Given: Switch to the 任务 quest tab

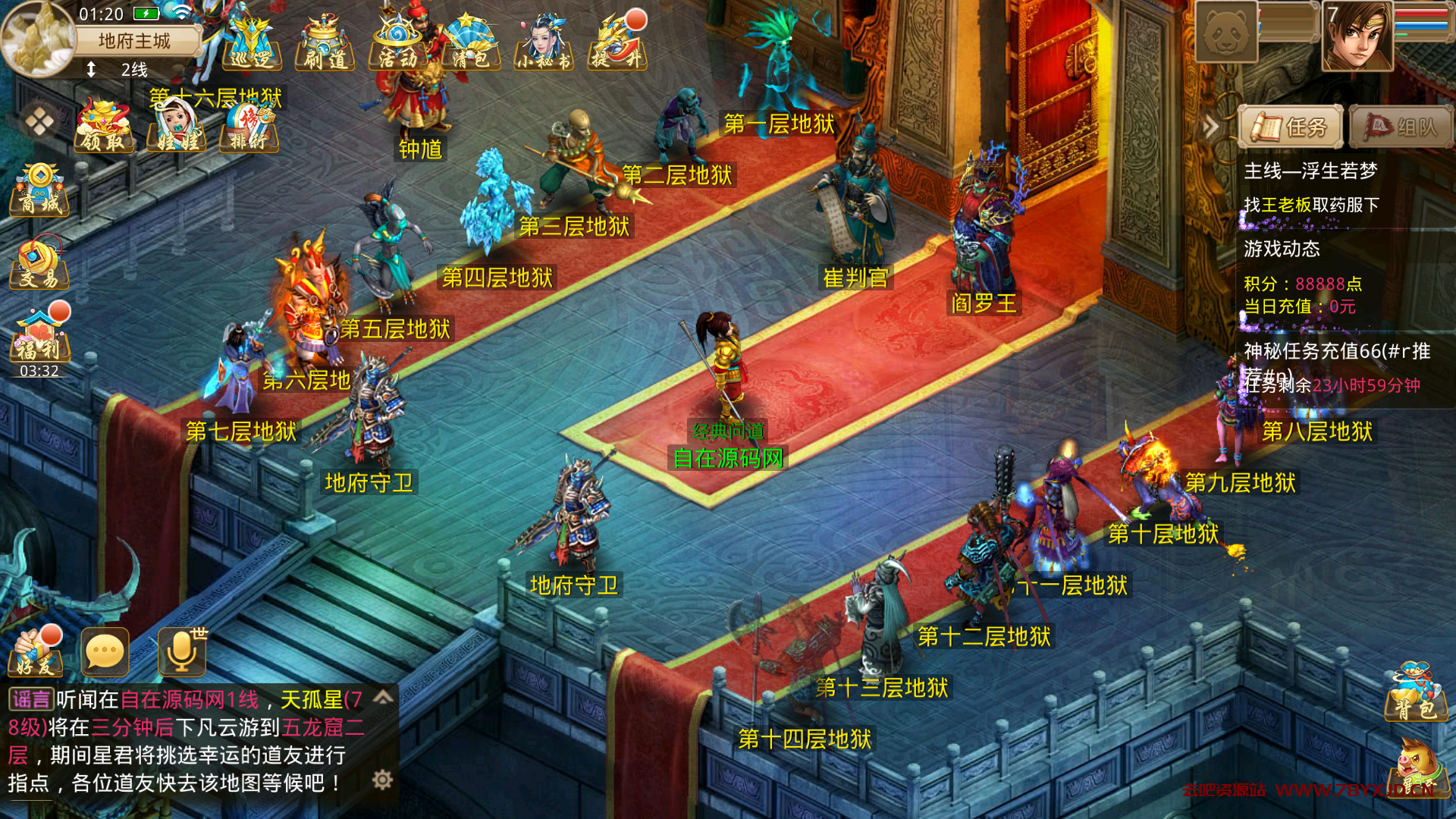Looking at the screenshot, I should [x=1291, y=127].
